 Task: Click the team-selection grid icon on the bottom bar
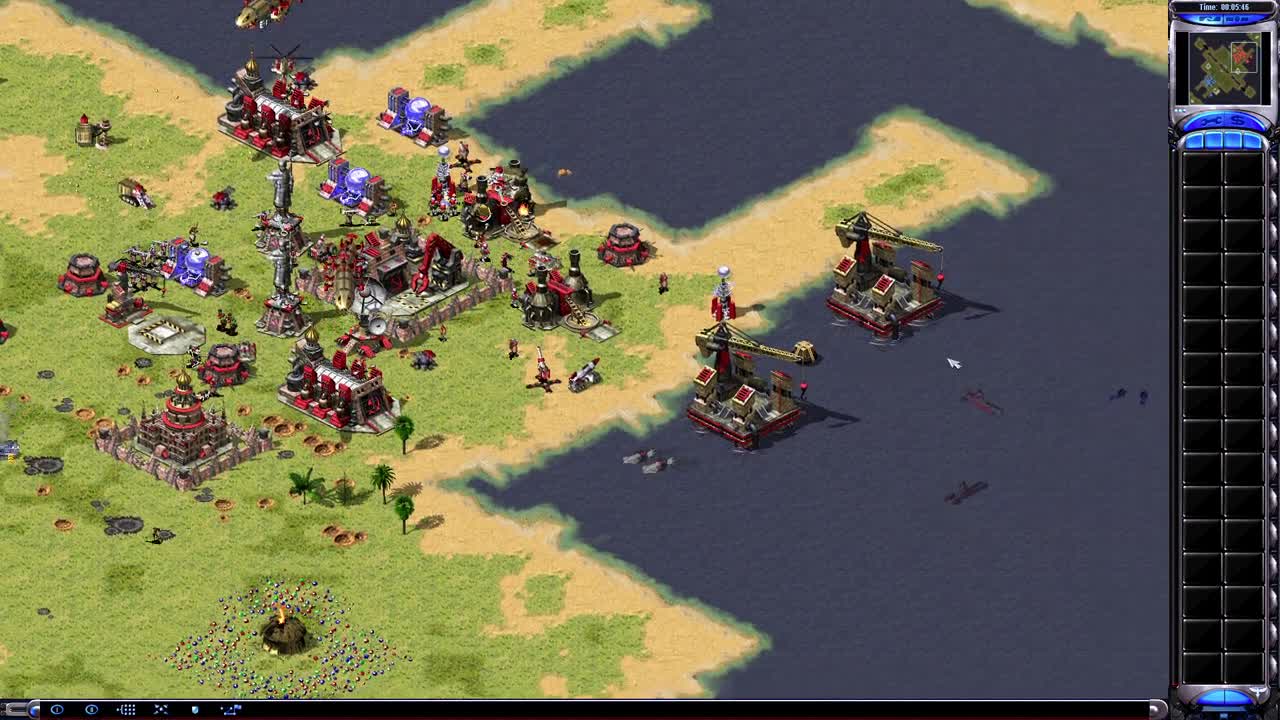click(126, 709)
